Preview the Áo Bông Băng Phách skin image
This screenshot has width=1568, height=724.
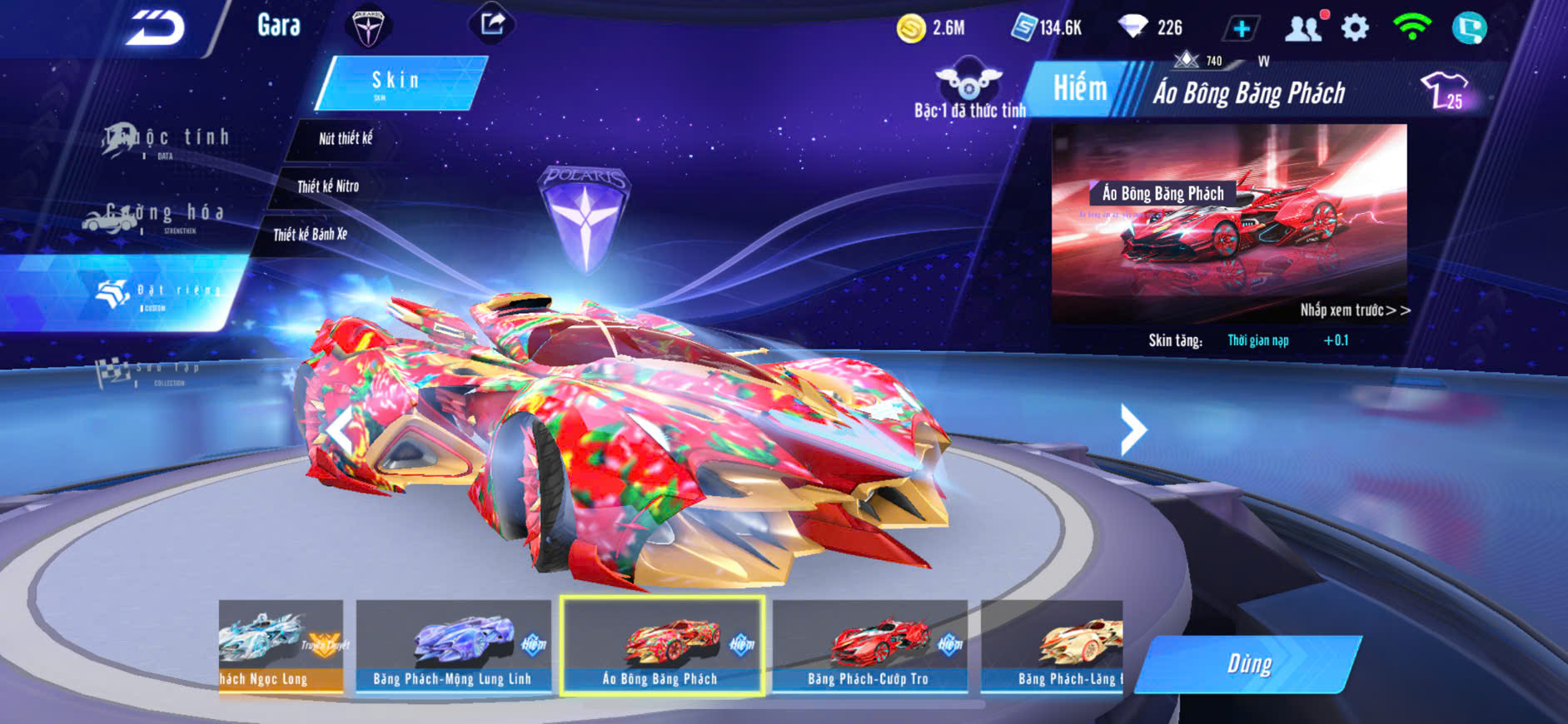click(1229, 223)
